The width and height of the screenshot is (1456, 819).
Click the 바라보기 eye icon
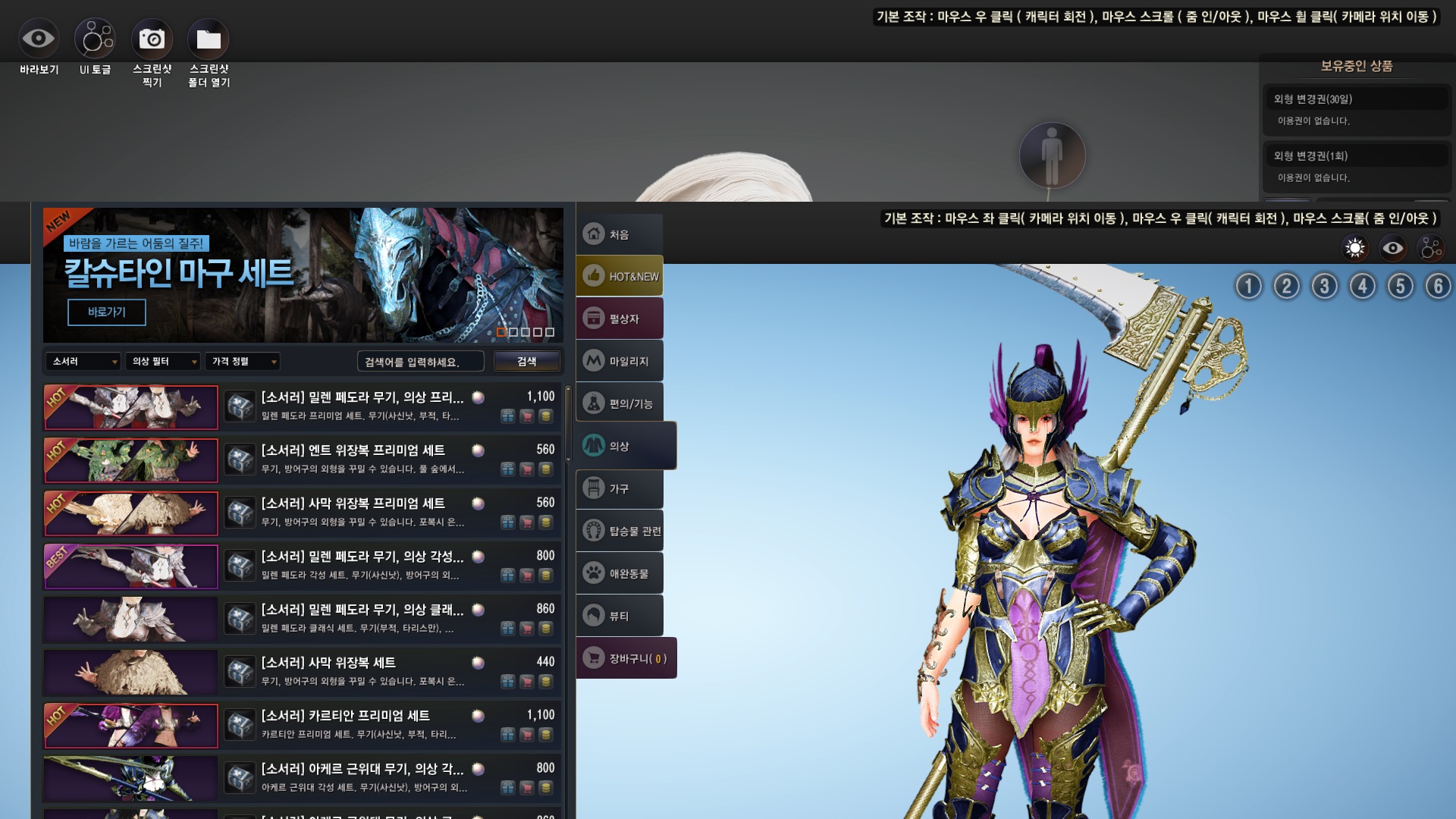click(x=38, y=39)
